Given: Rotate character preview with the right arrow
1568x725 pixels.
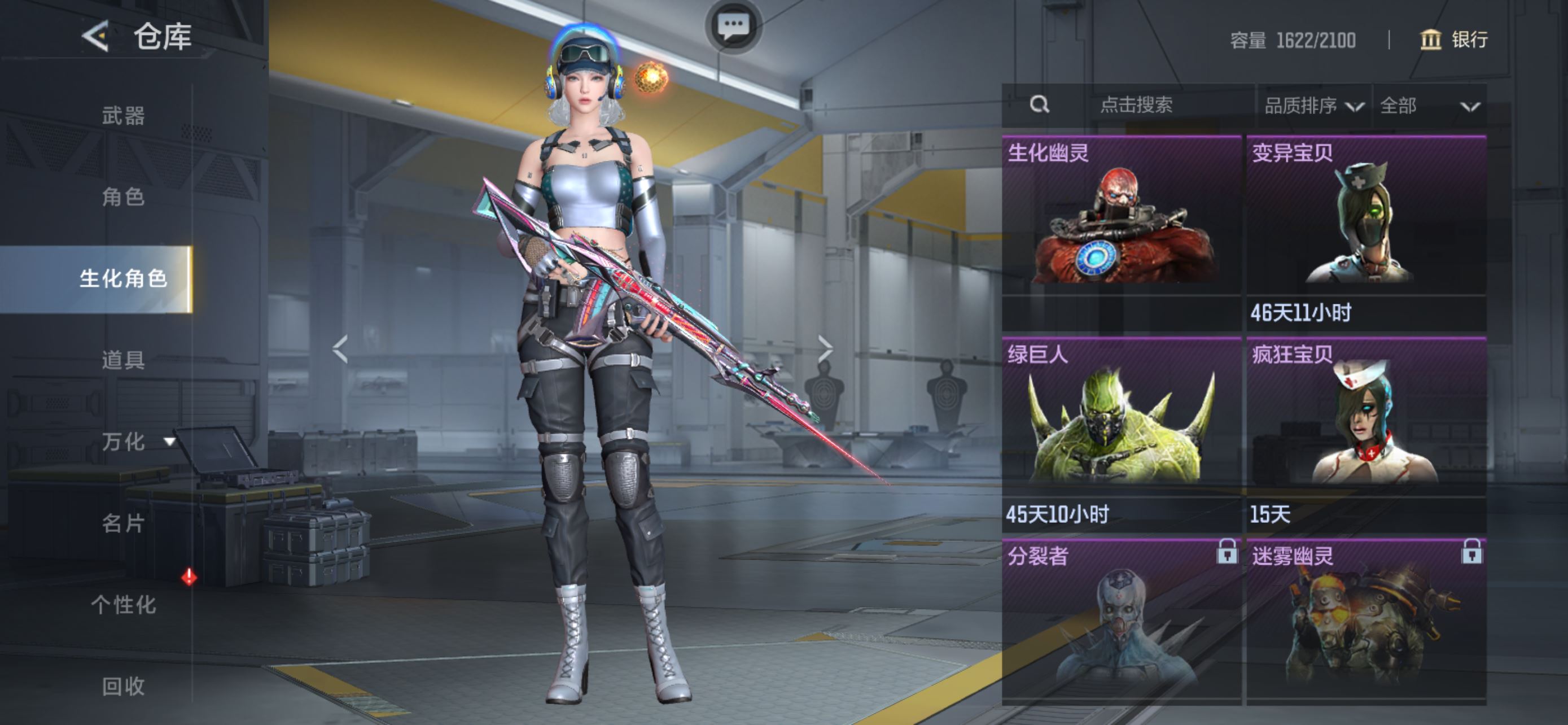Looking at the screenshot, I should pyautogui.click(x=825, y=349).
